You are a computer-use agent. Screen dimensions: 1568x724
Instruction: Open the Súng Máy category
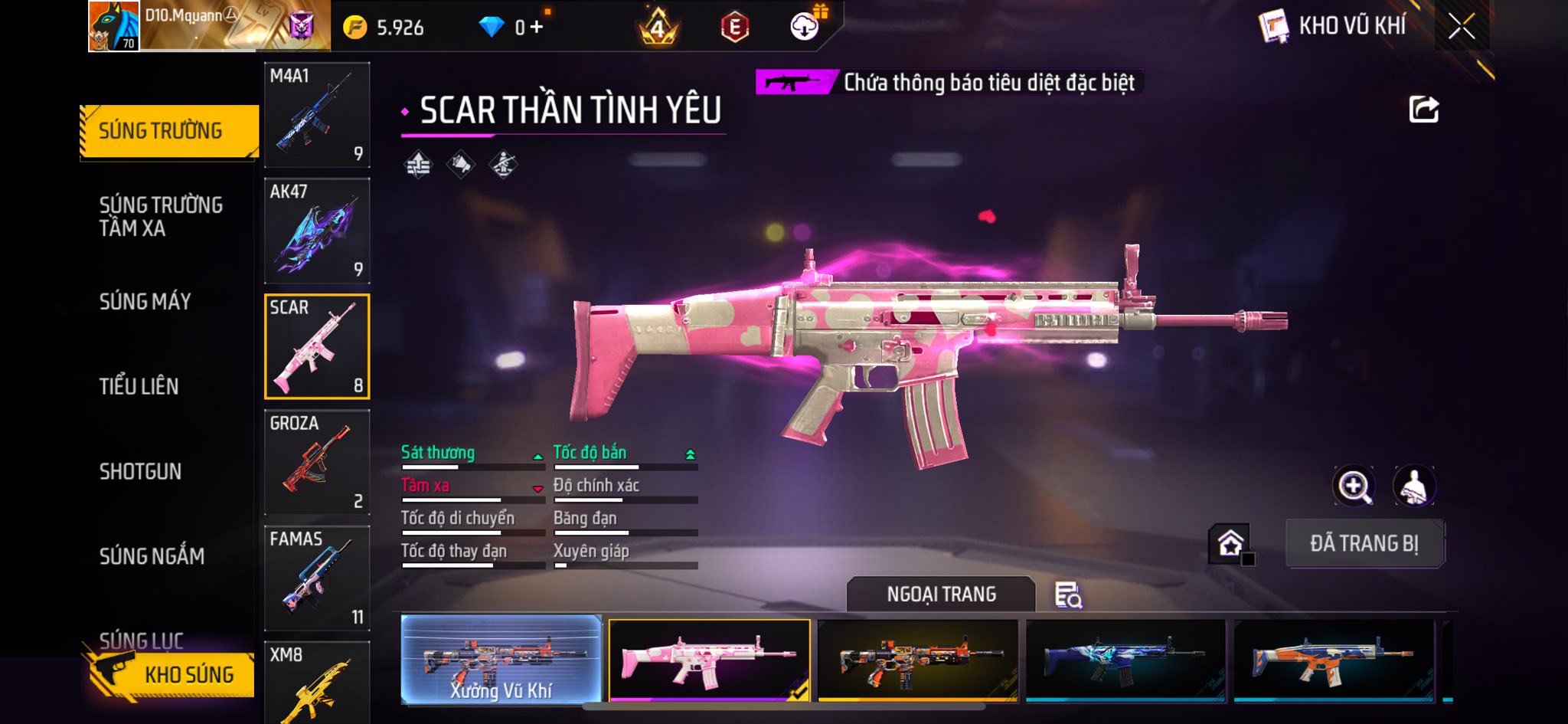click(145, 301)
